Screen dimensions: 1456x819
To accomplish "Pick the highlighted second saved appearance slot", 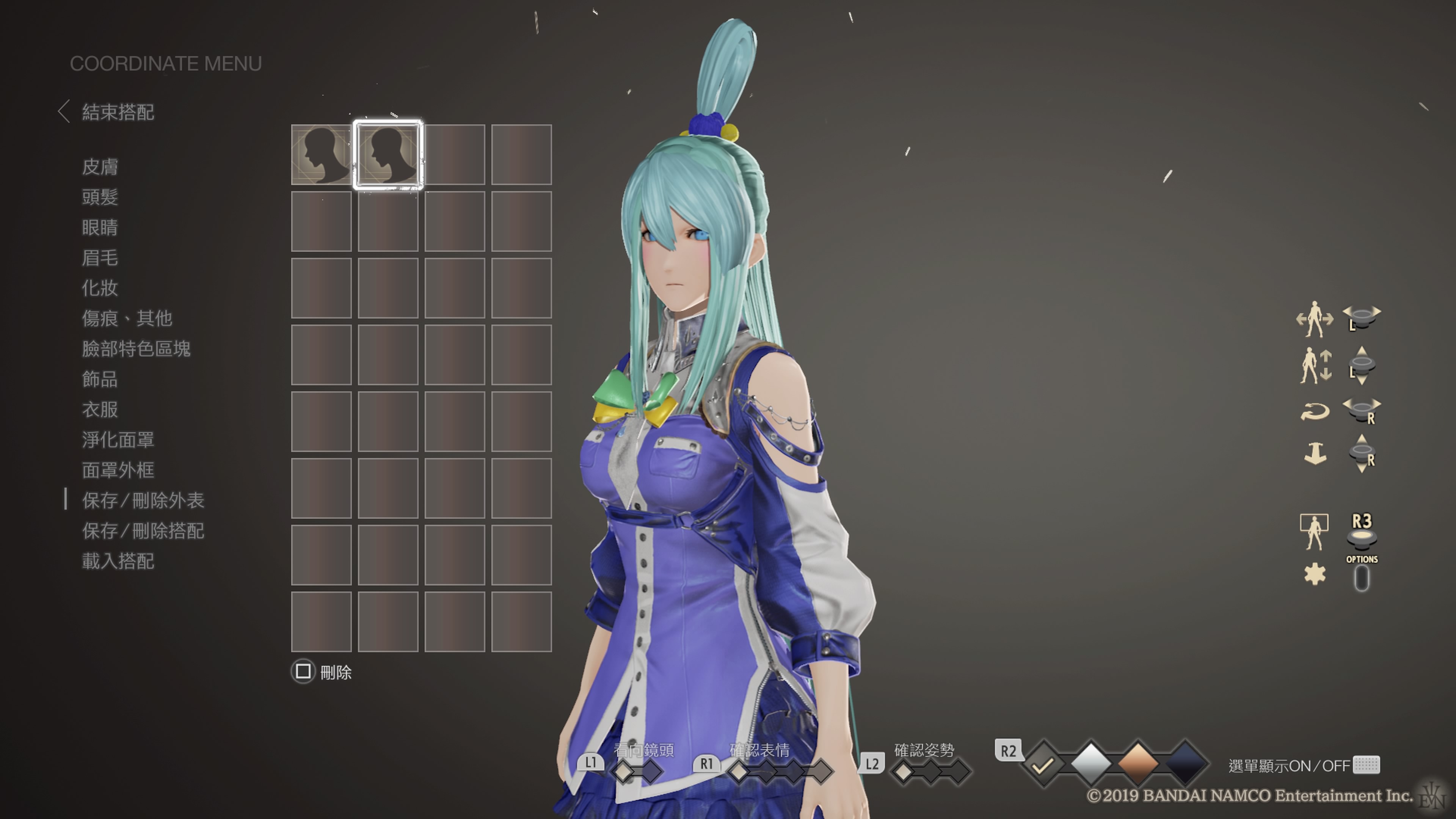I will click(x=388, y=155).
